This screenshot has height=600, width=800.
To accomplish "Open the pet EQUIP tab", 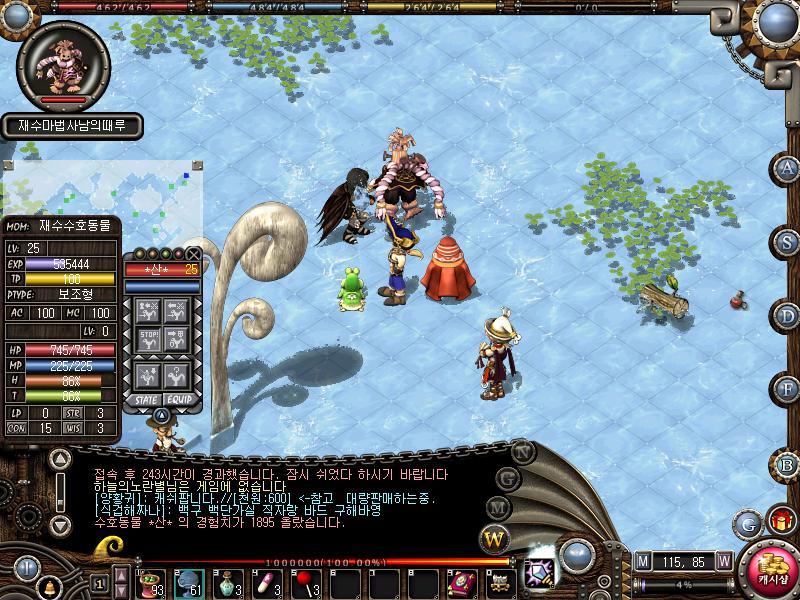I will pos(180,399).
